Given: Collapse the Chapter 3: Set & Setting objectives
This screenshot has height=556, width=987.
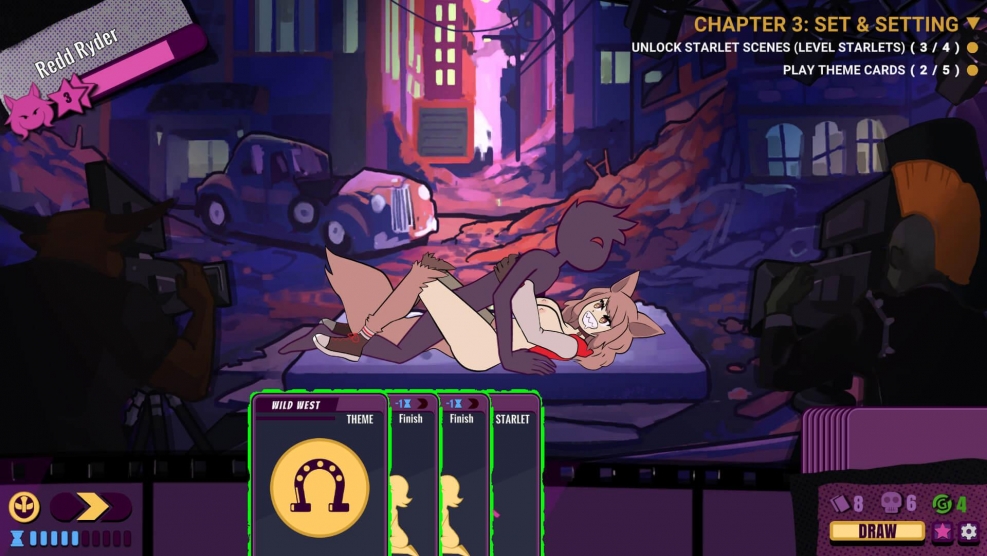Looking at the screenshot, I should [x=972, y=24].
